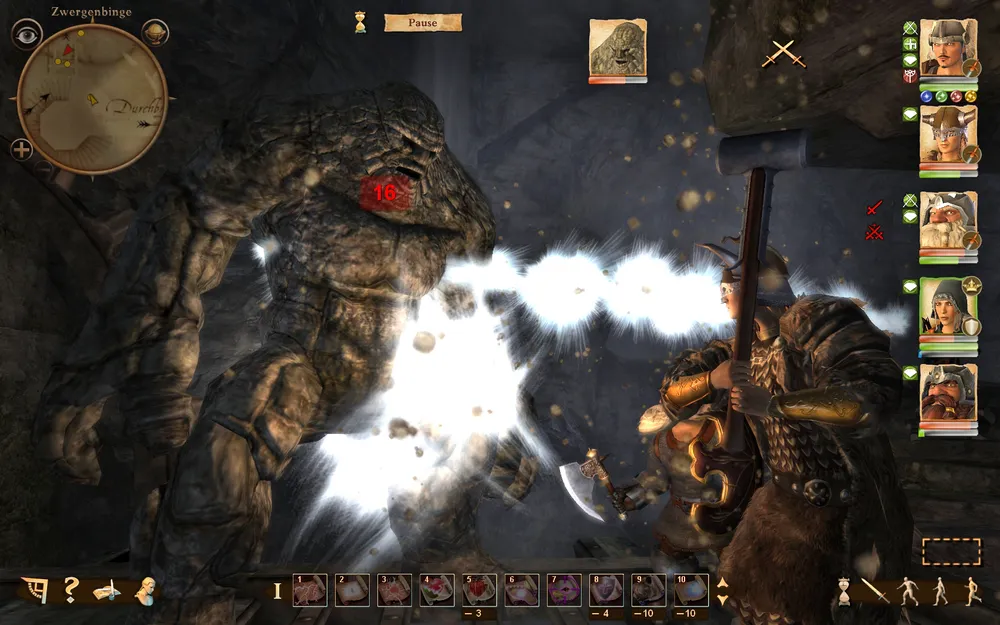Toggle the eye icon beside the minimap
The width and height of the screenshot is (1000, 625).
pyautogui.click(x=26, y=34)
